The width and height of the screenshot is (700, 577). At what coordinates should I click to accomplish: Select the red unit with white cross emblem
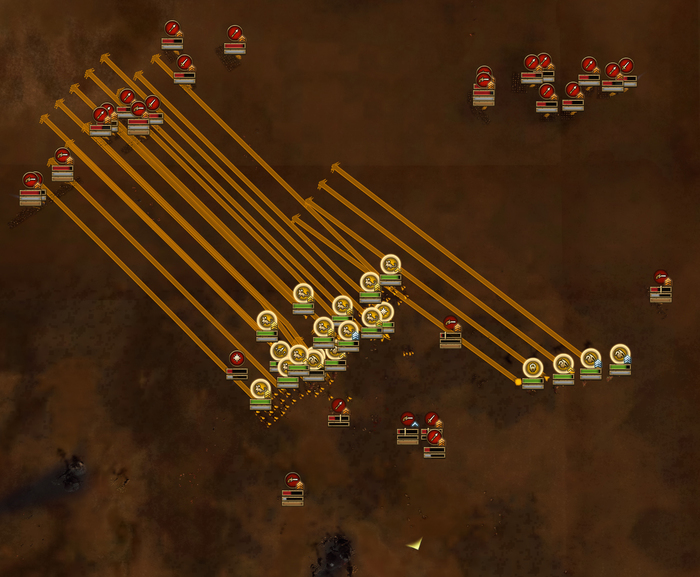[237, 358]
